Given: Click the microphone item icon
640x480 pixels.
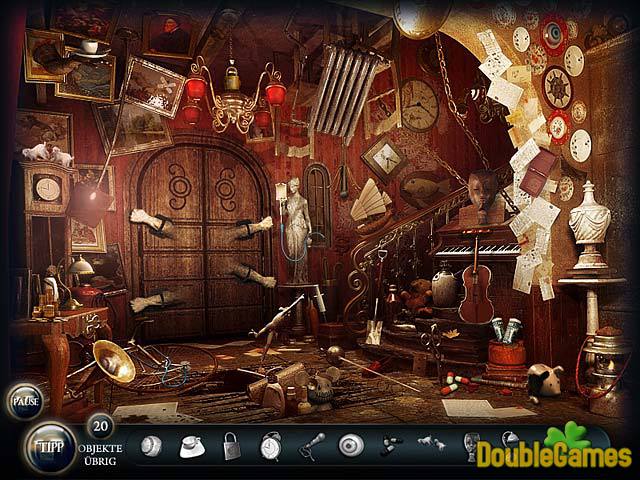Looking at the screenshot, I should [312, 444].
